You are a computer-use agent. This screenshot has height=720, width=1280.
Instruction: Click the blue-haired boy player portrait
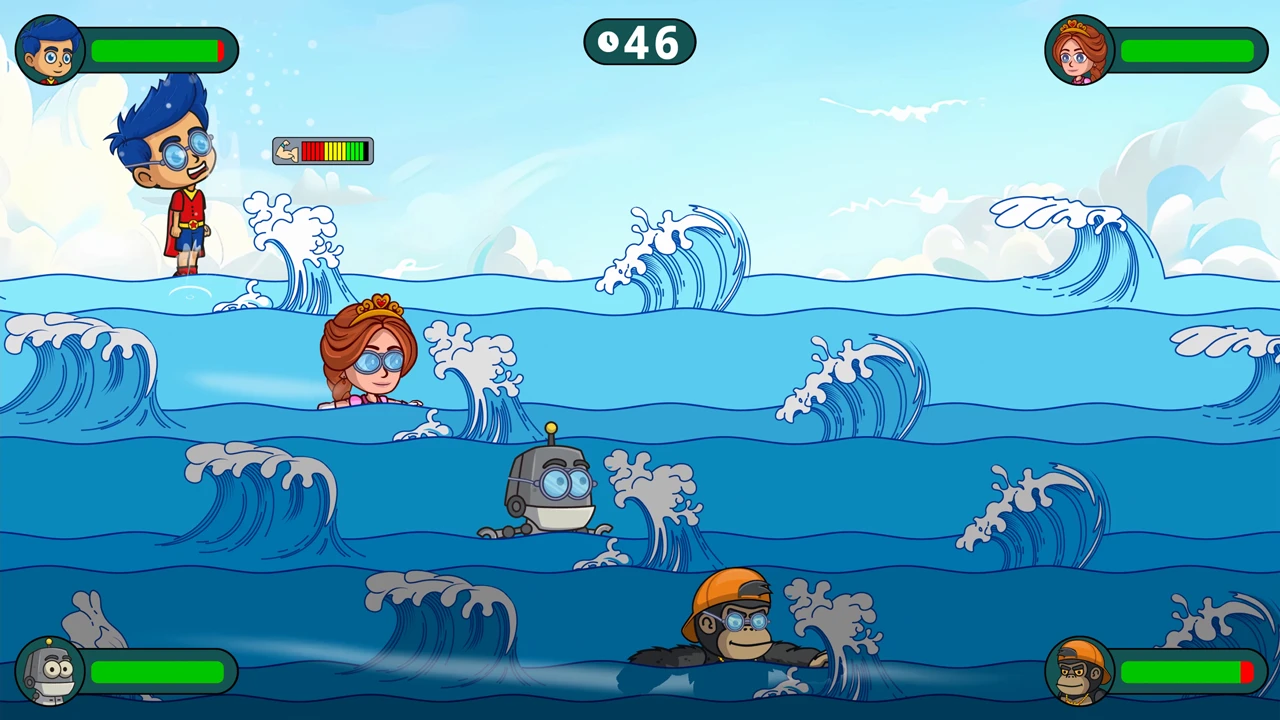click(50, 51)
